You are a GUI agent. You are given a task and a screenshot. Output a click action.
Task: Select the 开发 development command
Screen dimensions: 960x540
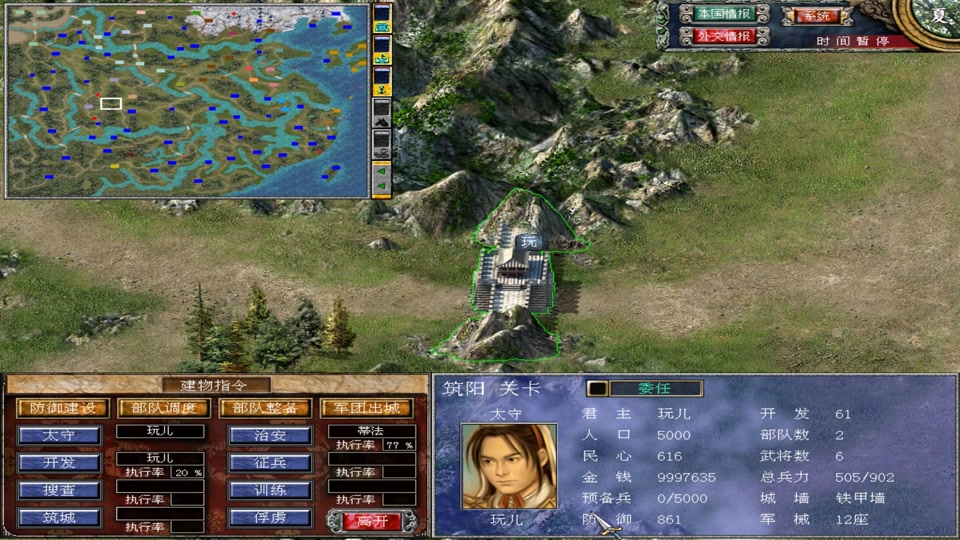pos(60,463)
